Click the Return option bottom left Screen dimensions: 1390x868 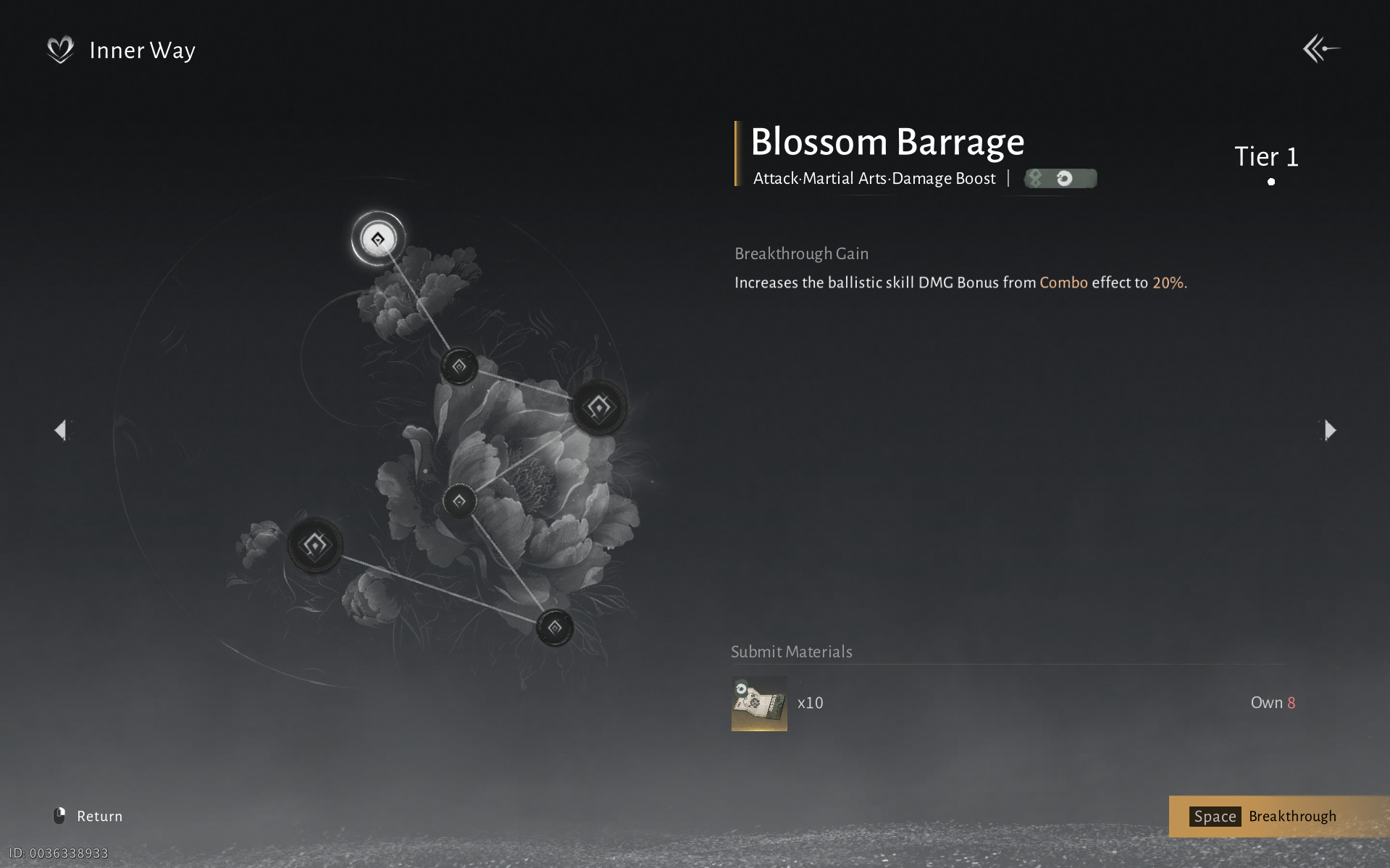(x=99, y=815)
